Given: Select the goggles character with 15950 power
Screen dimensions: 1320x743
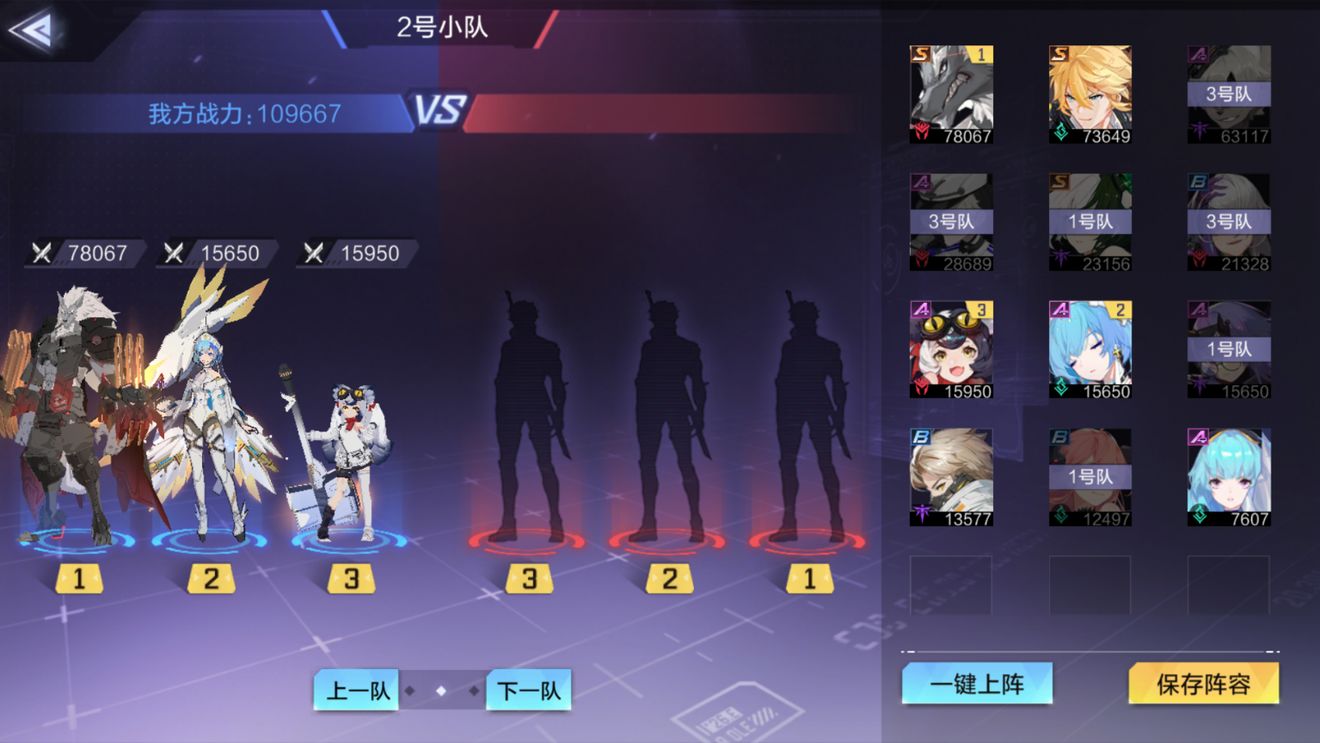Looking at the screenshot, I should (x=950, y=348).
